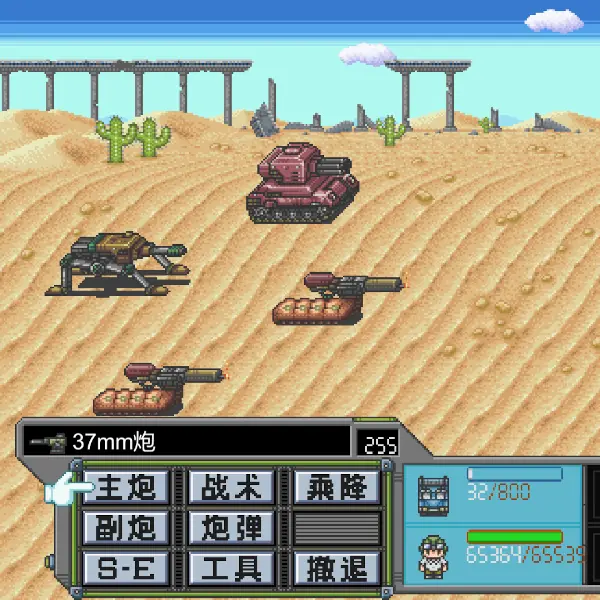Open the 工具 tools menu
The width and height of the screenshot is (600, 600).
[x=230, y=568]
